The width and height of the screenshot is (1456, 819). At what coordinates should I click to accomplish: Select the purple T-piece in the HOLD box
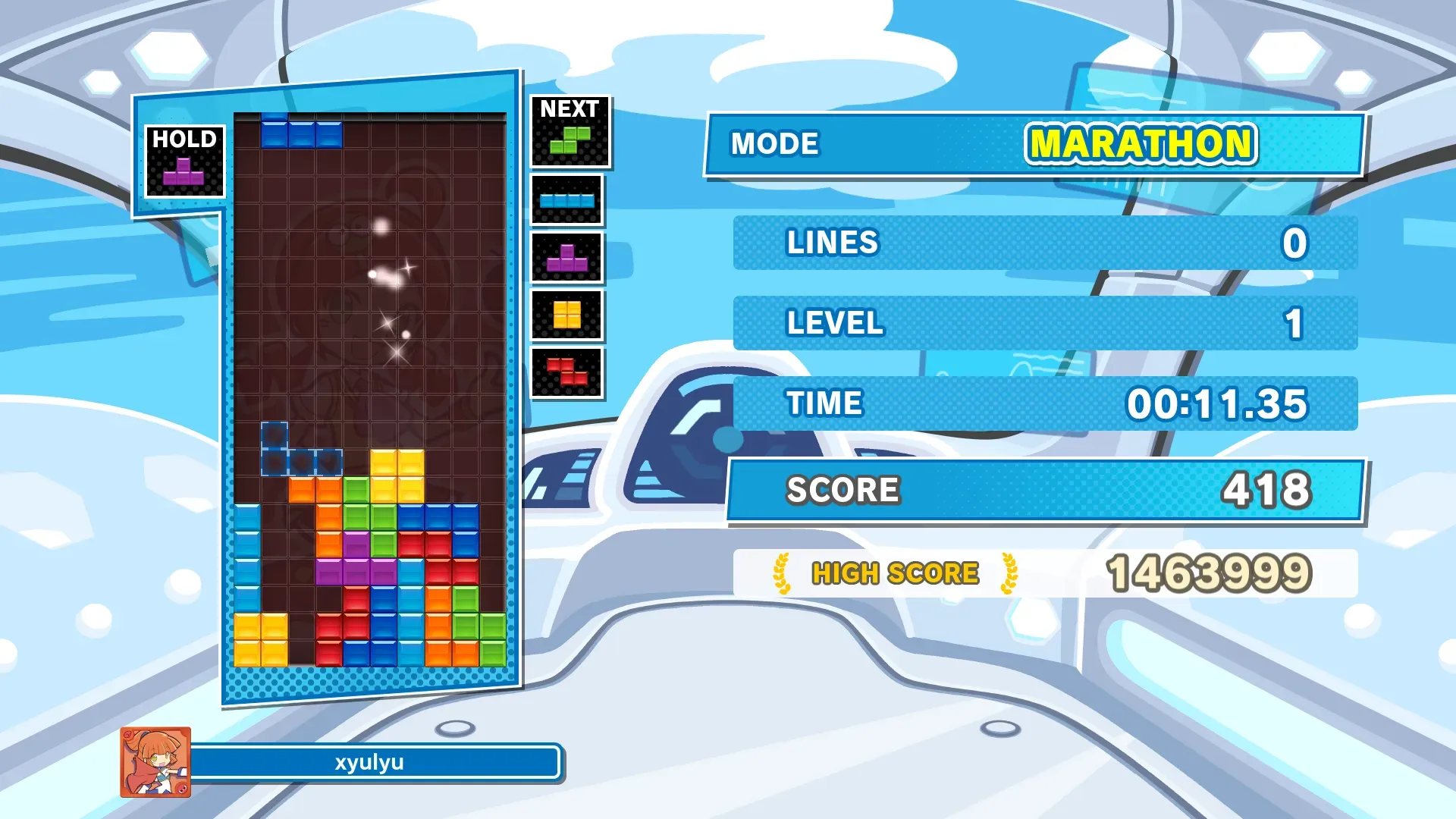click(x=184, y=172)
